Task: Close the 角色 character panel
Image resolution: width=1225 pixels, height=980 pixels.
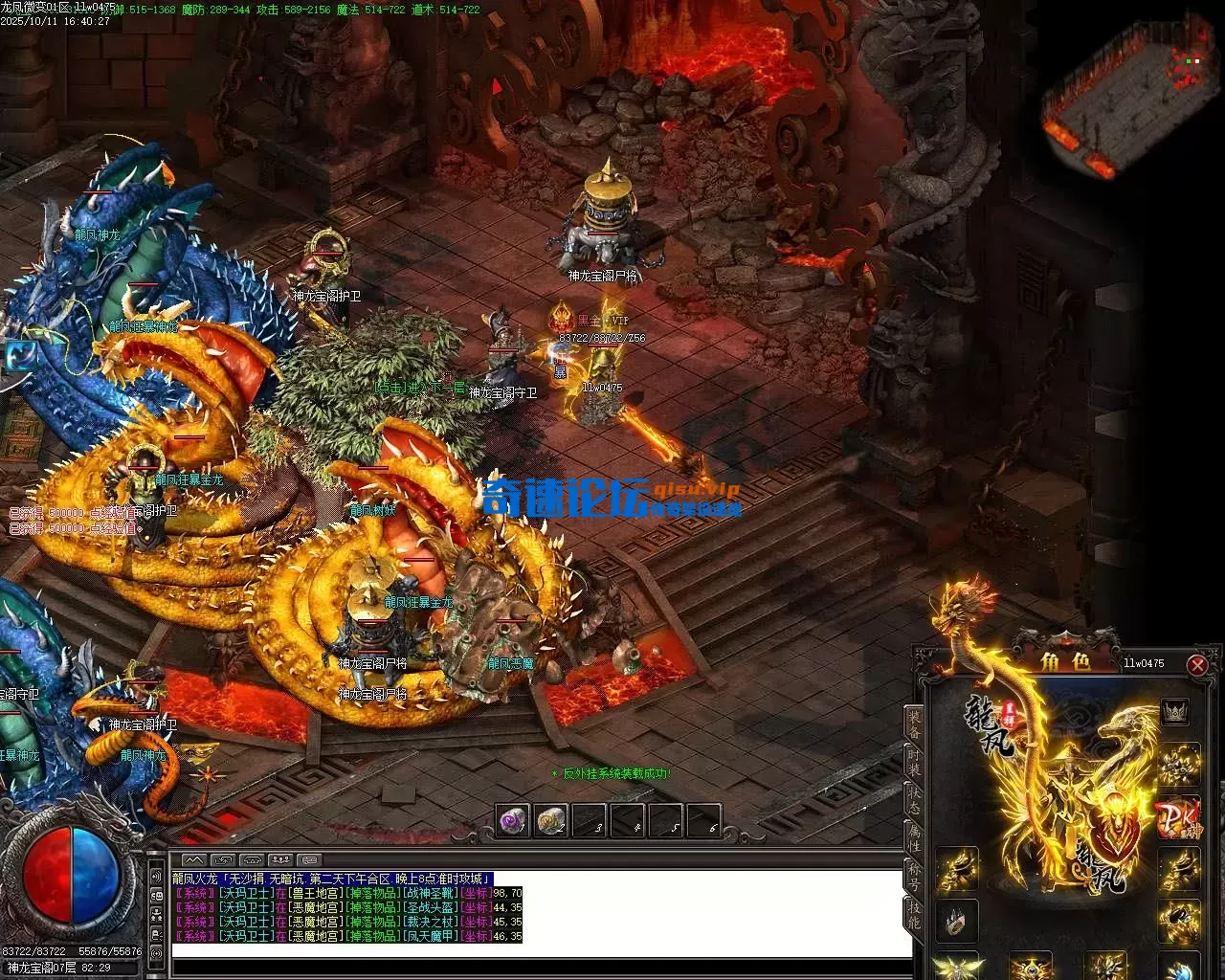Action: tap(1196, 664)
